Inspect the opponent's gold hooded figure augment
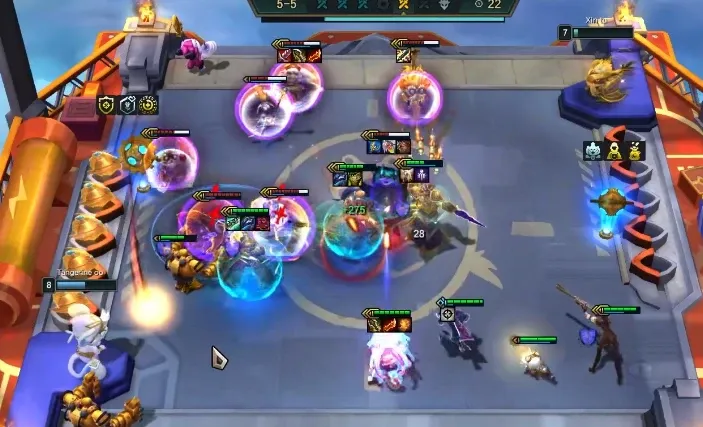Screen dimensions: 703x427 615,151
